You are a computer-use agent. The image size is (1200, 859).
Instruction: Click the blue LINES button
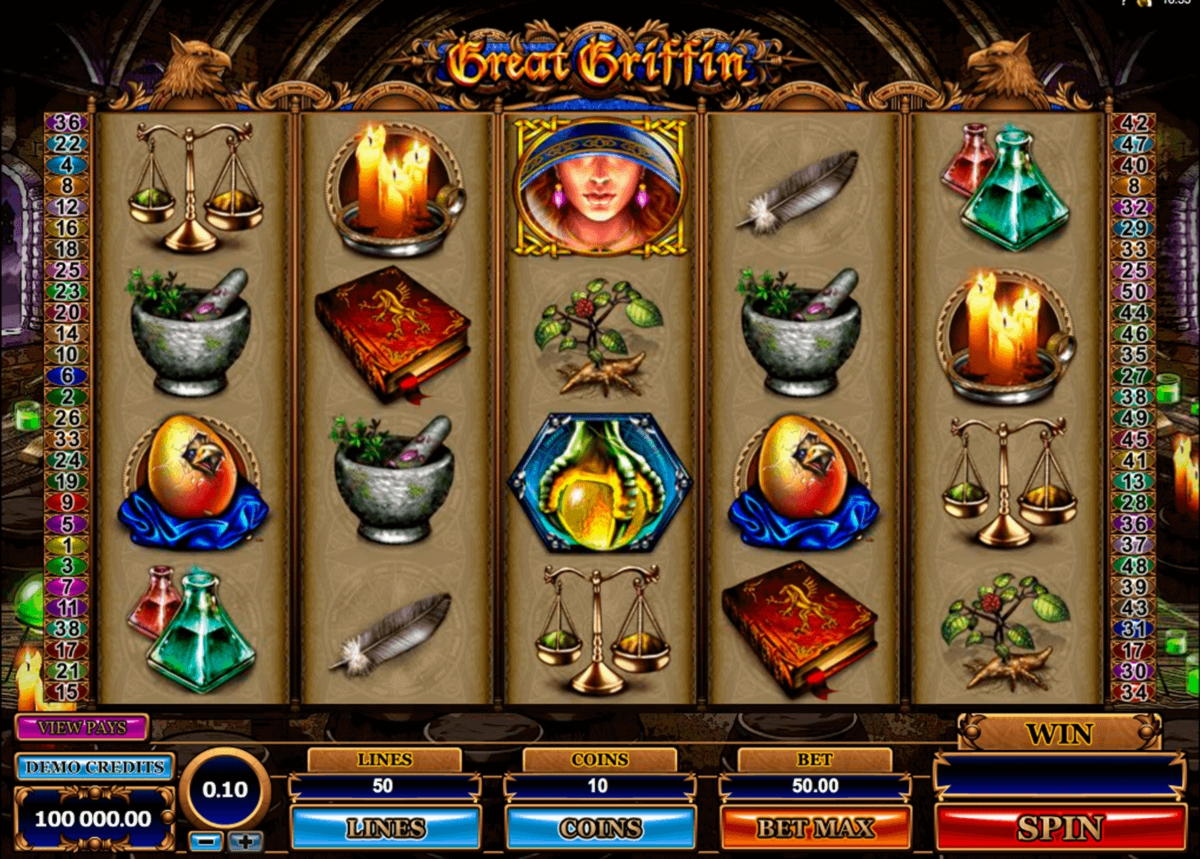pyautogui.click(x=385, y=828)
